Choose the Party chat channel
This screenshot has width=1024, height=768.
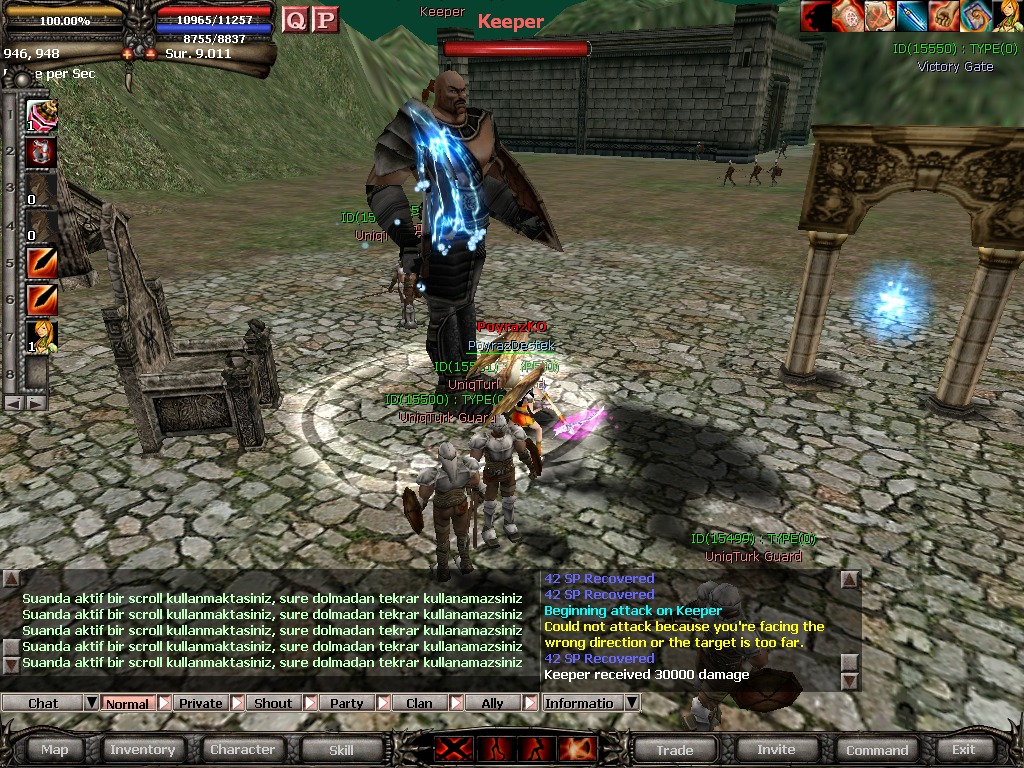pyautogui.click(x=346, y=703)
